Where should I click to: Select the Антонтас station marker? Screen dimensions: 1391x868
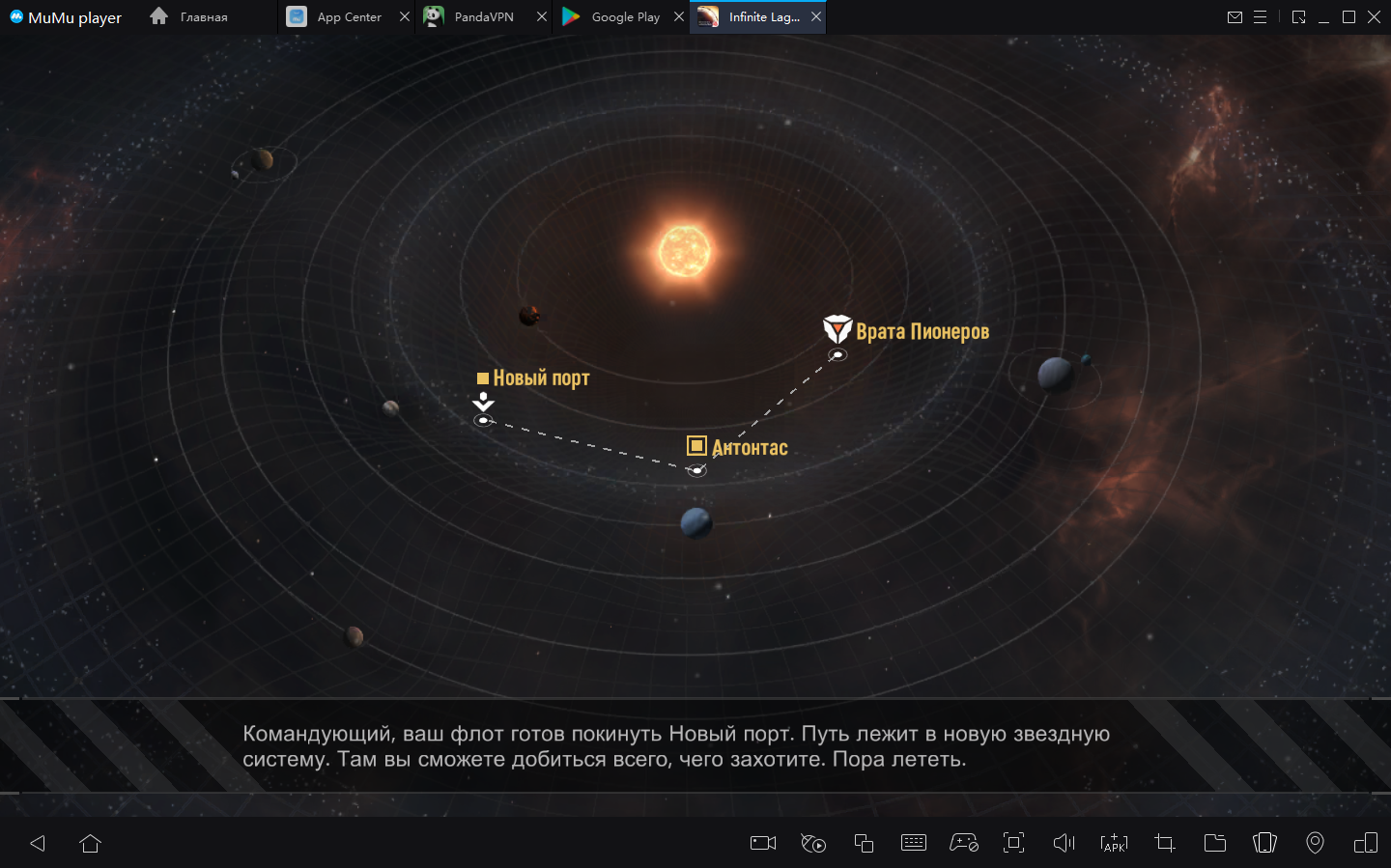(696, 469)
